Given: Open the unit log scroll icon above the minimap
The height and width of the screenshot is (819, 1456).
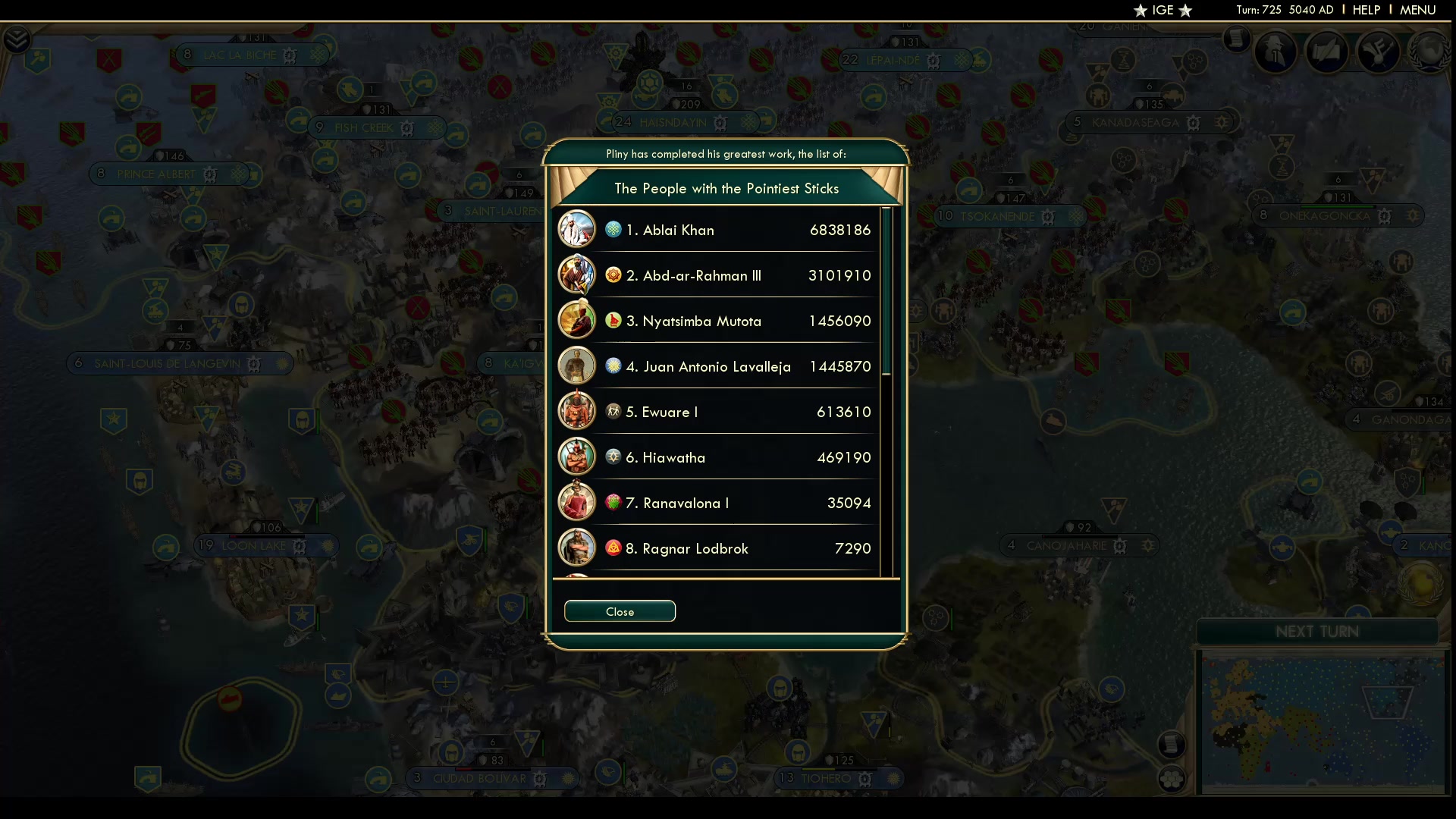Looking at the screenshot, I should [x=1173, y=745].
